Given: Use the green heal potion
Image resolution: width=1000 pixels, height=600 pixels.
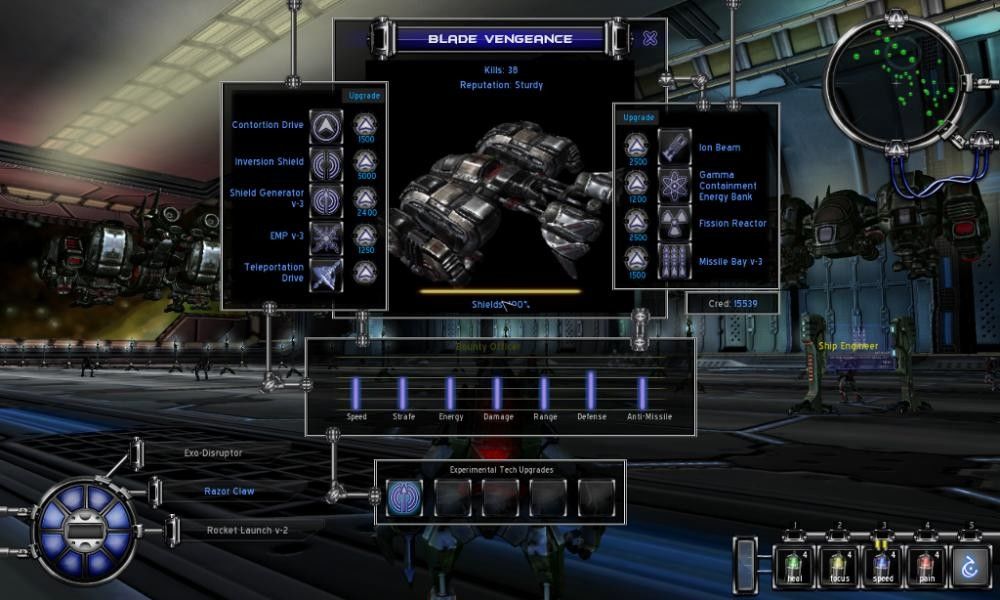Looking at the screenshot, I should [794, 564].
